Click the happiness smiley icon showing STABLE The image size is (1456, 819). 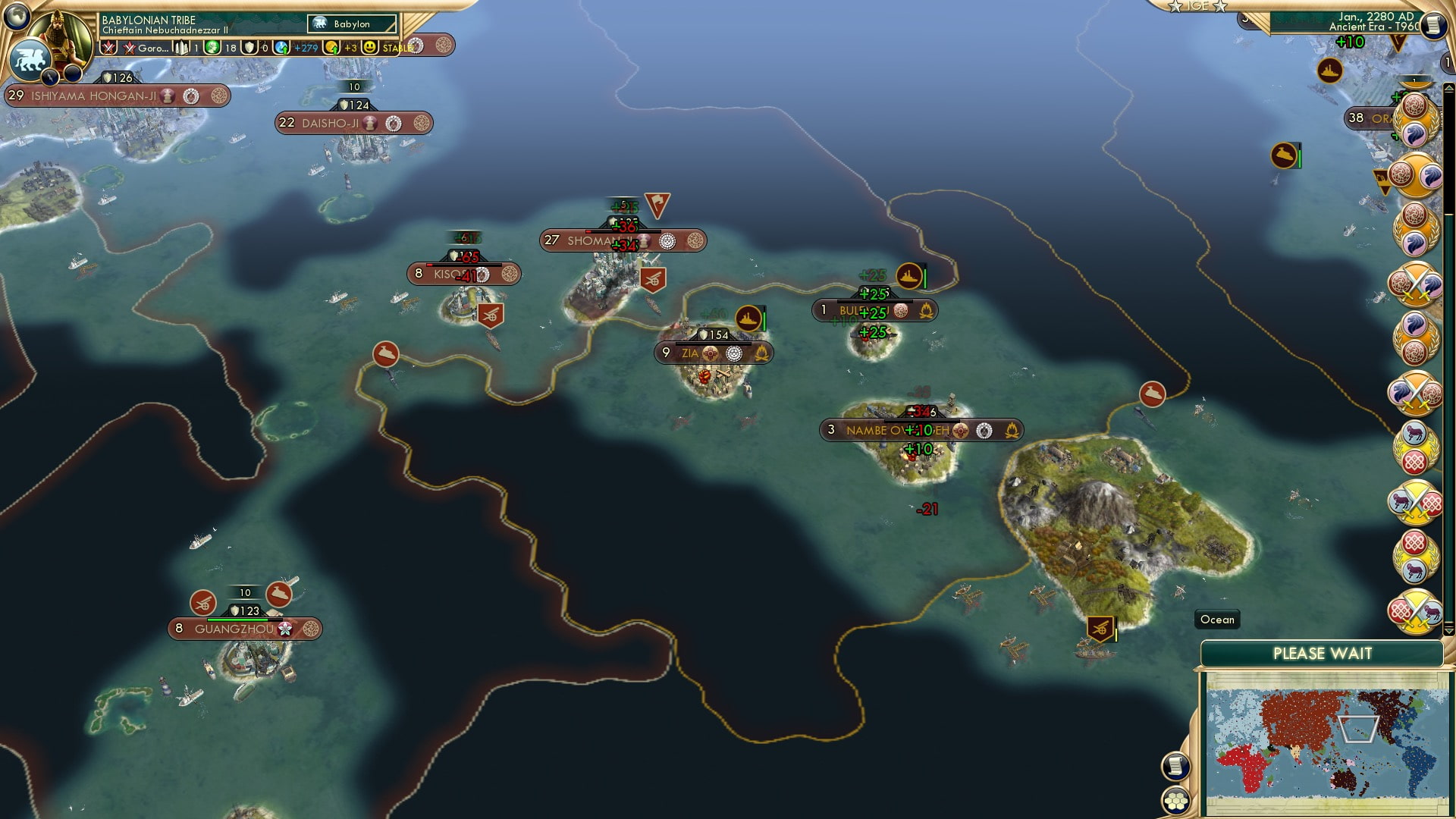click(371, 47)
